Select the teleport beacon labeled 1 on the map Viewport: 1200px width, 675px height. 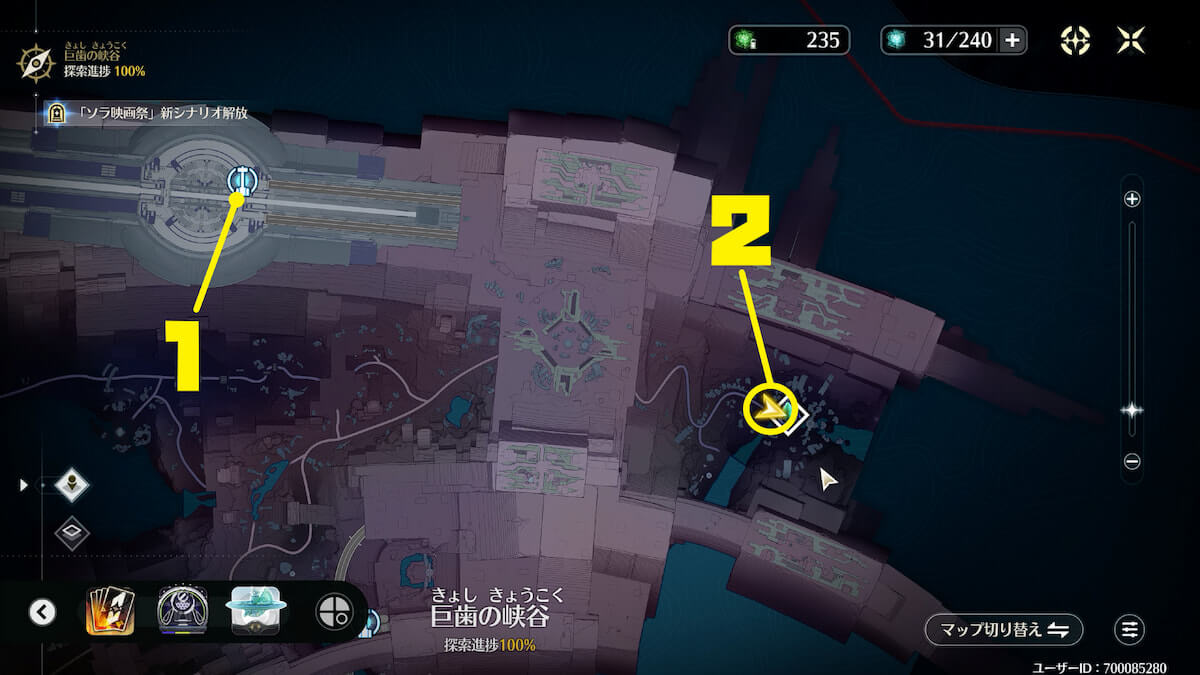(242, 180)
